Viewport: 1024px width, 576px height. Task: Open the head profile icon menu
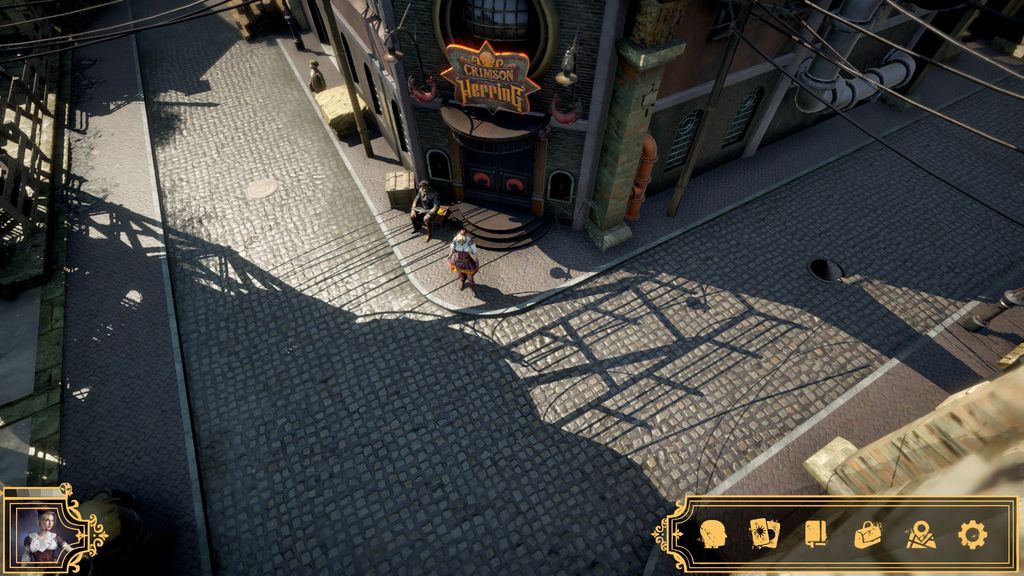point(712,534)
